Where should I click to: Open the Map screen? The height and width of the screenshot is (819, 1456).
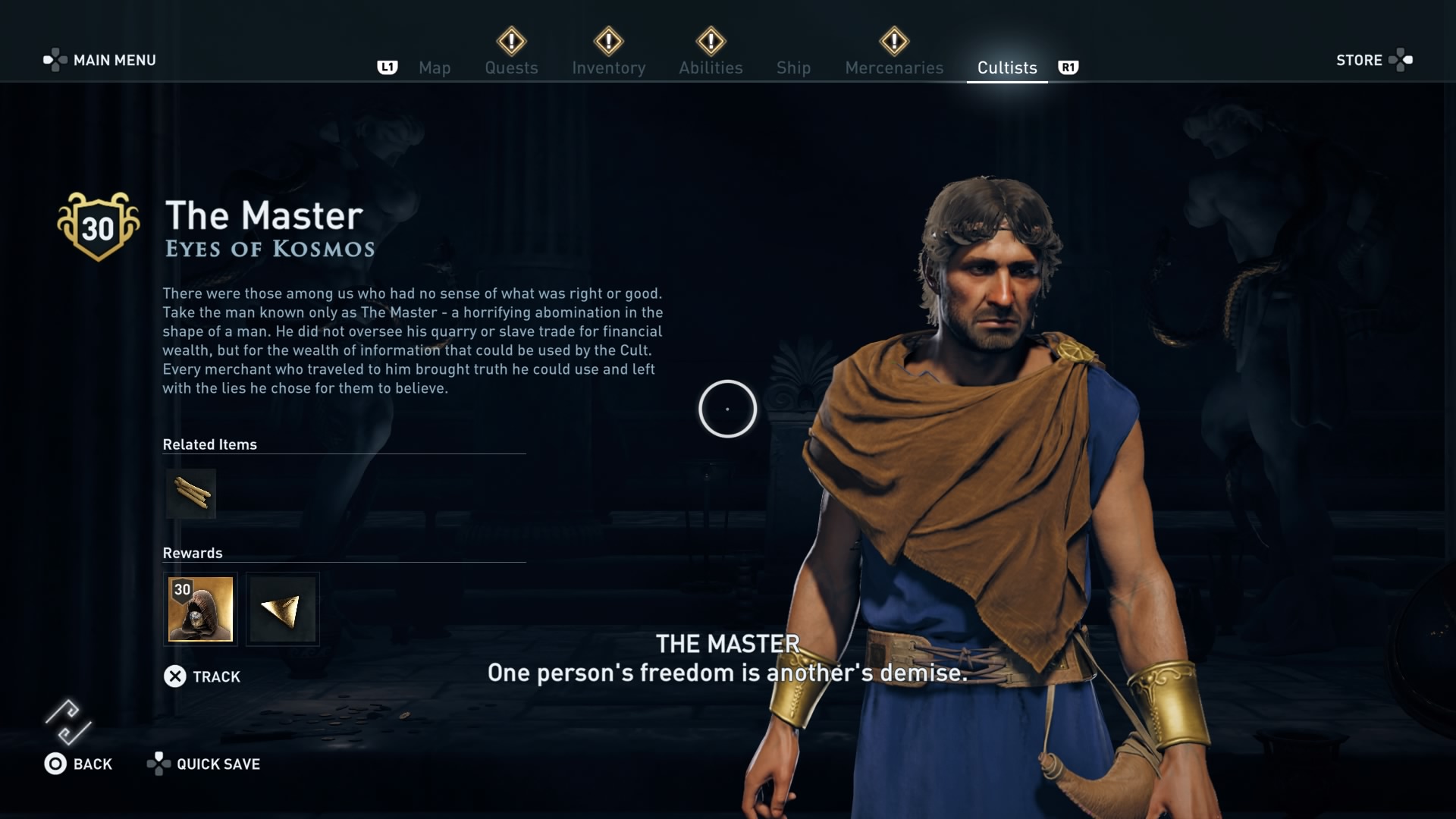tap(434, 67)
